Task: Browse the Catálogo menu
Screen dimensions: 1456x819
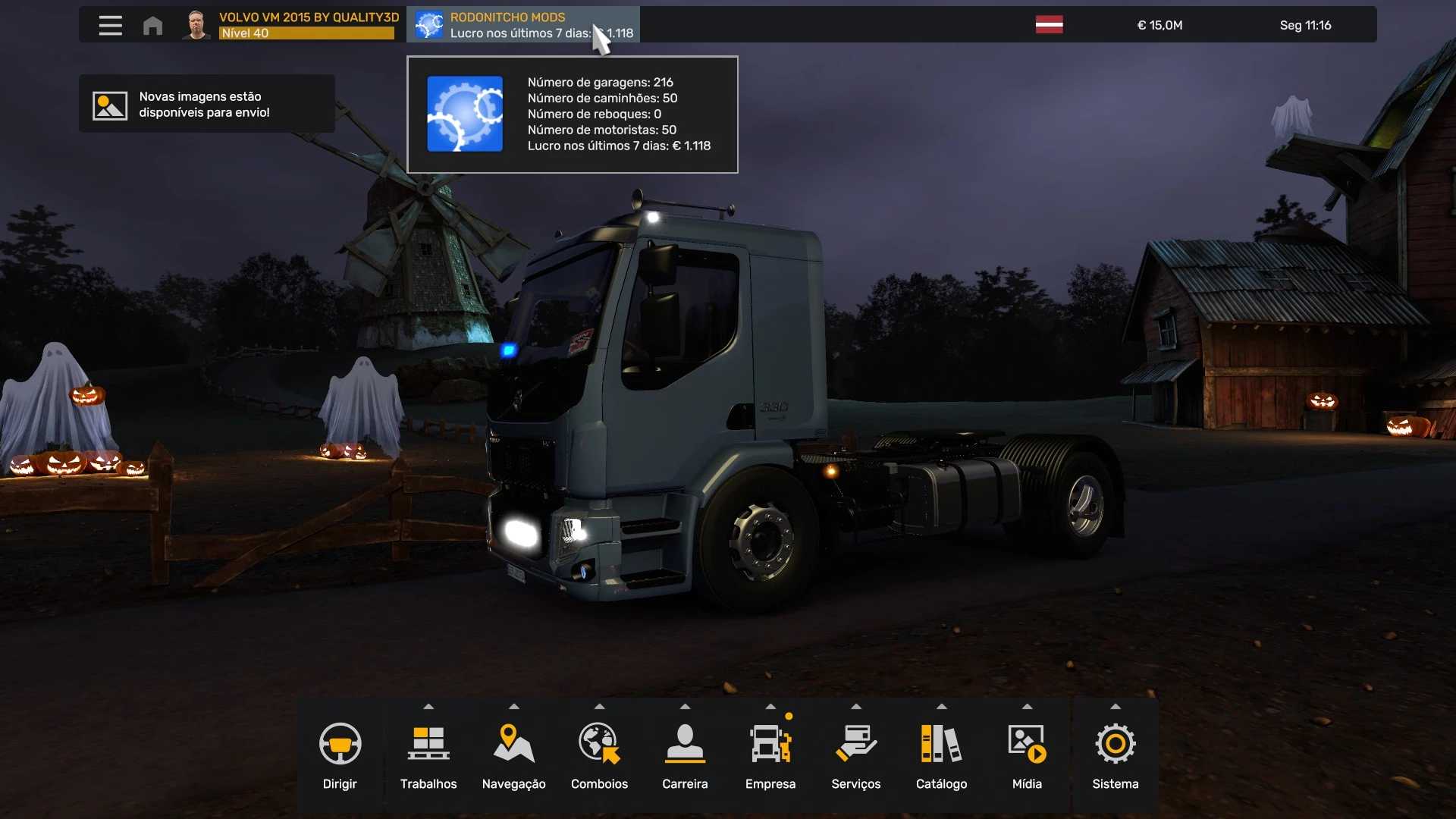Action: [x=941, y=755]
